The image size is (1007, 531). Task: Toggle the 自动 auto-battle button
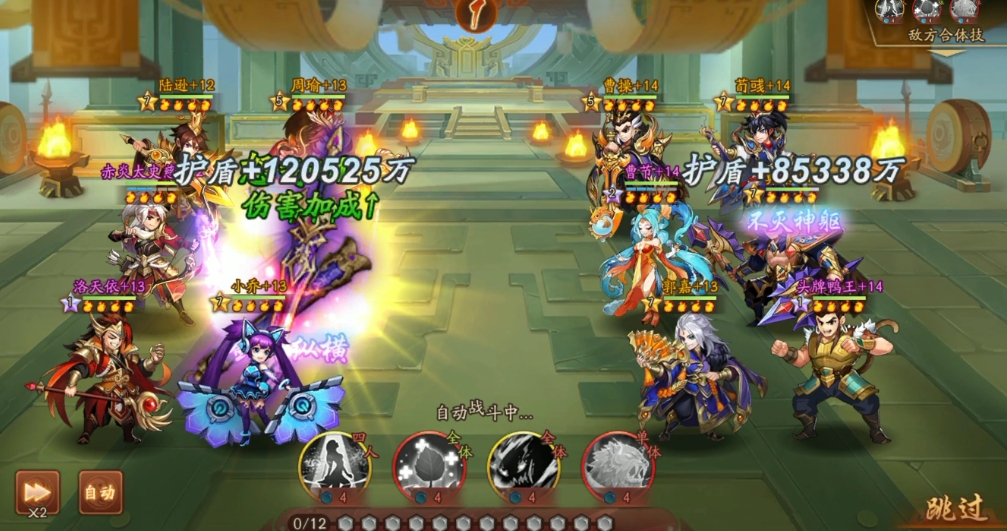click(x=99, y=491)
